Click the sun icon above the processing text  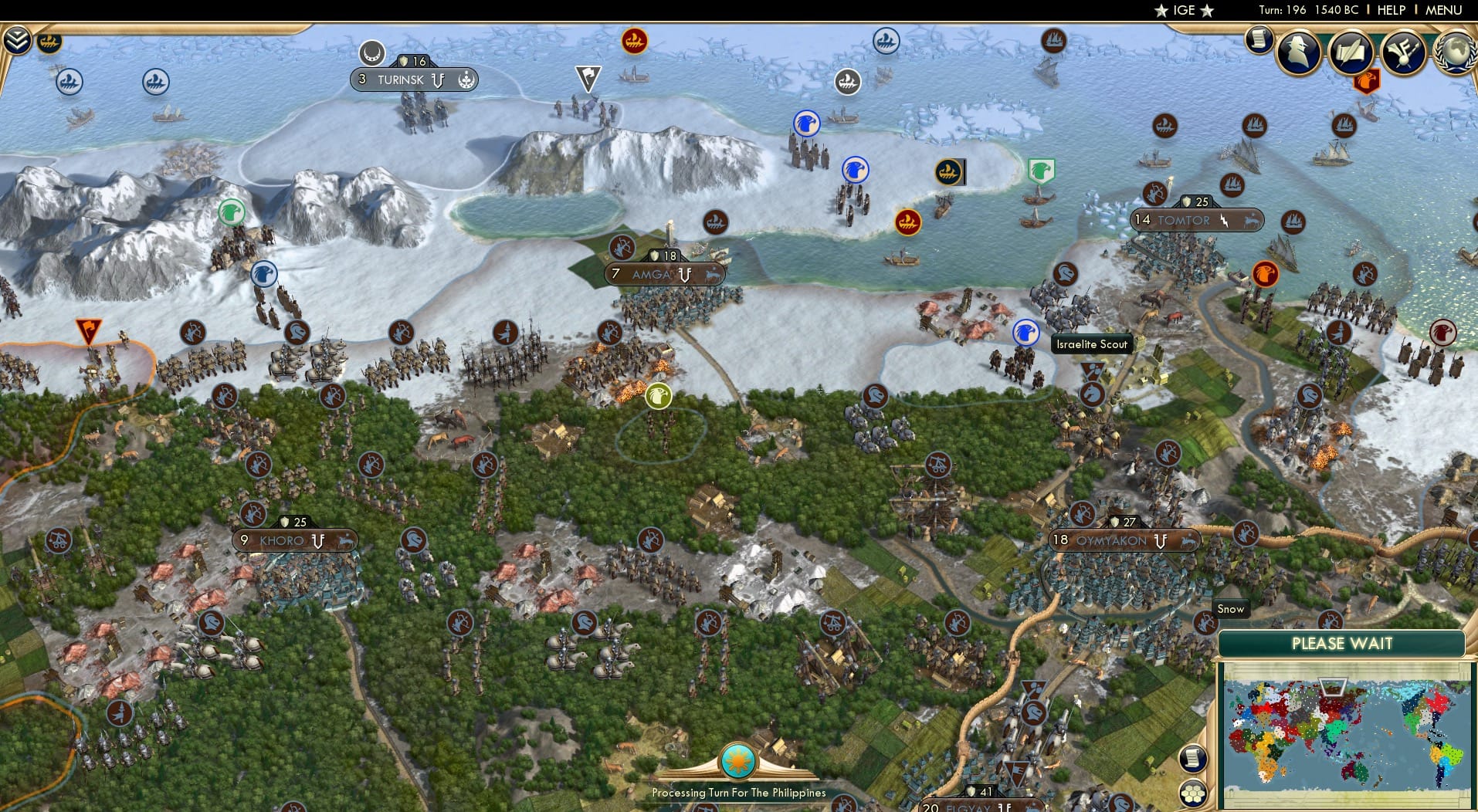(x=737, y=760)
